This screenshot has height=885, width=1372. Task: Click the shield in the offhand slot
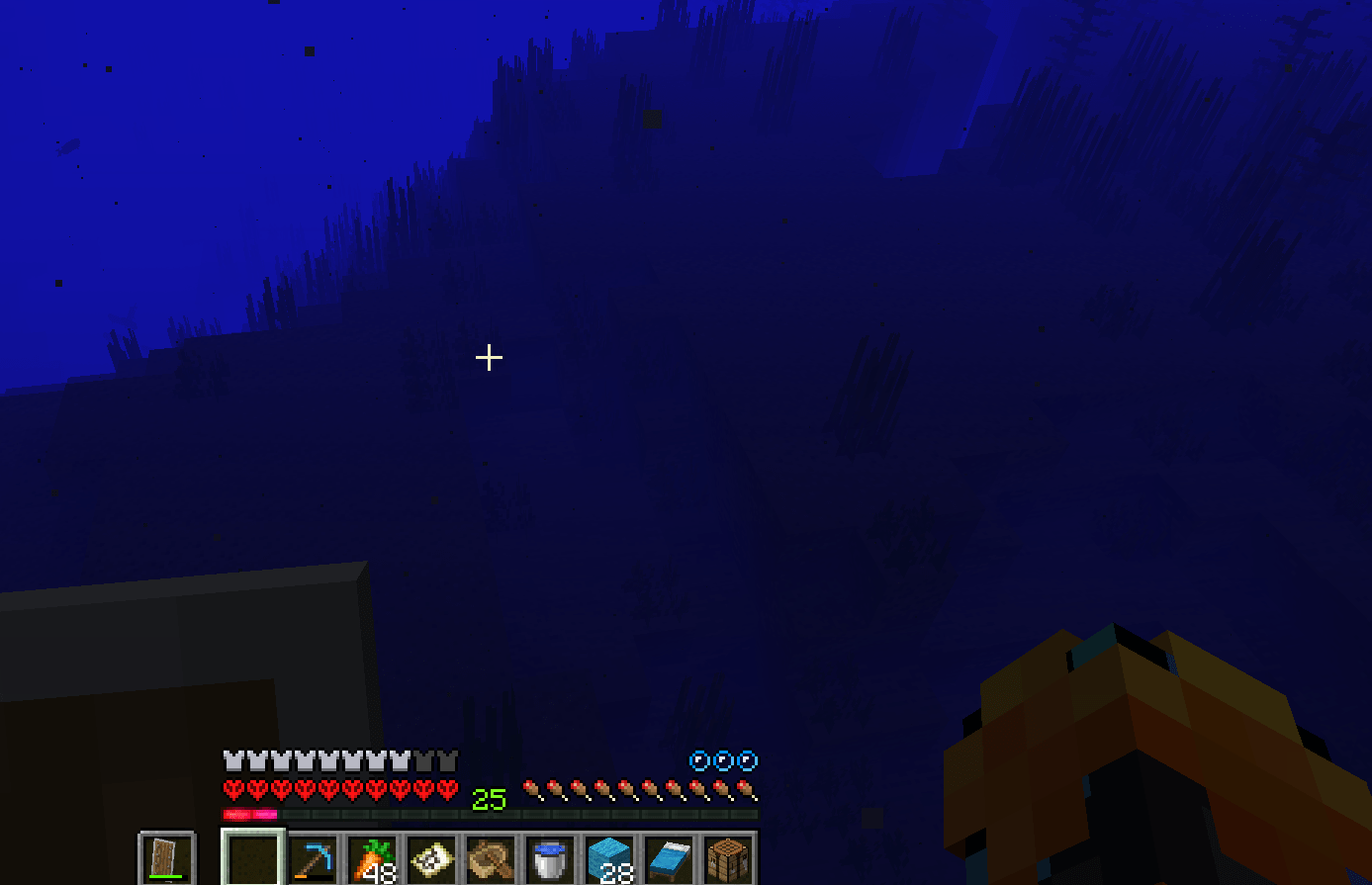tap(167, 856)
